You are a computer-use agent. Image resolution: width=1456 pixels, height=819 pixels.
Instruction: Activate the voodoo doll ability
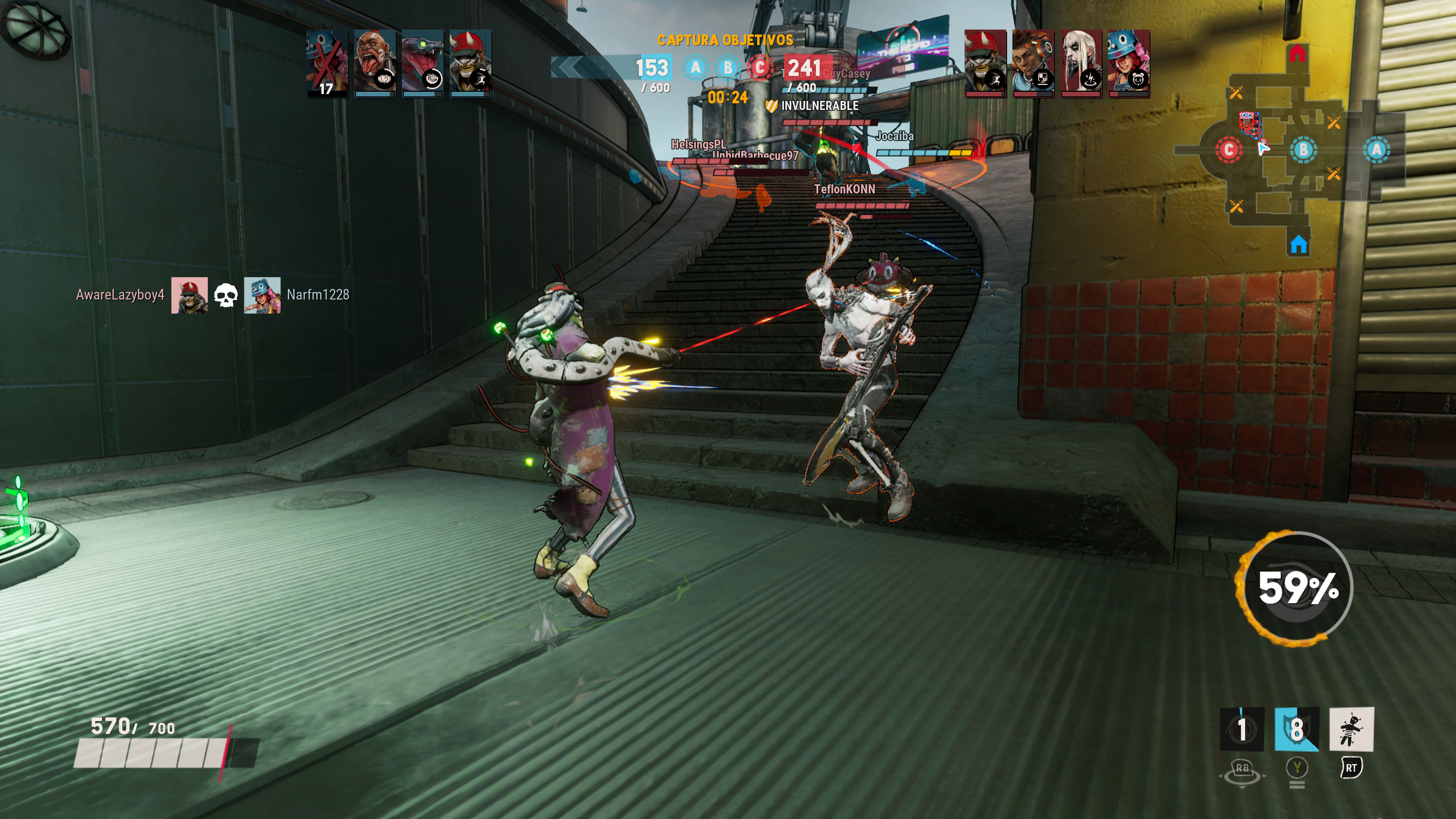(1351, 729)
